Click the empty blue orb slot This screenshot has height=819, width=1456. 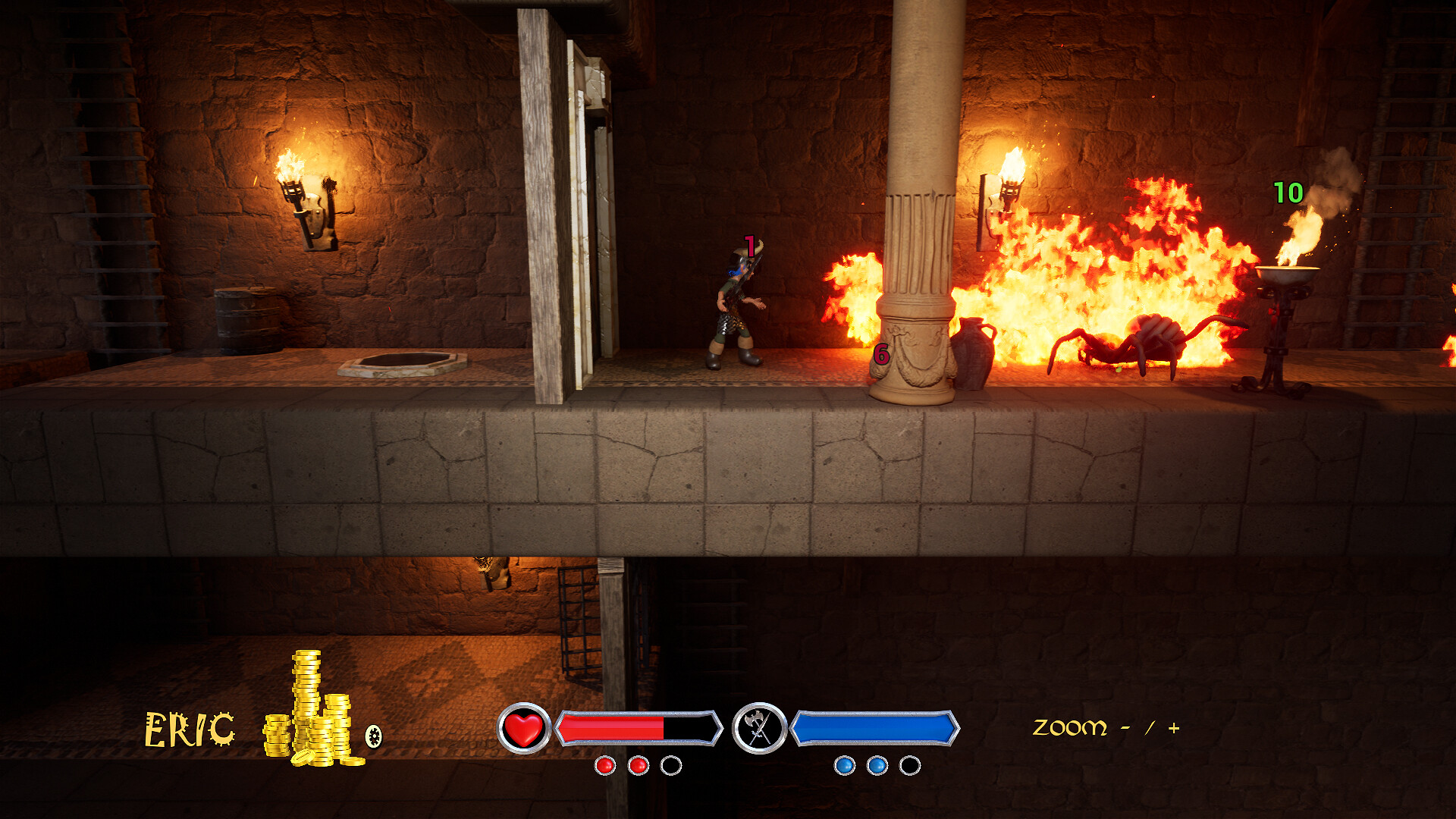pos(908,767)
